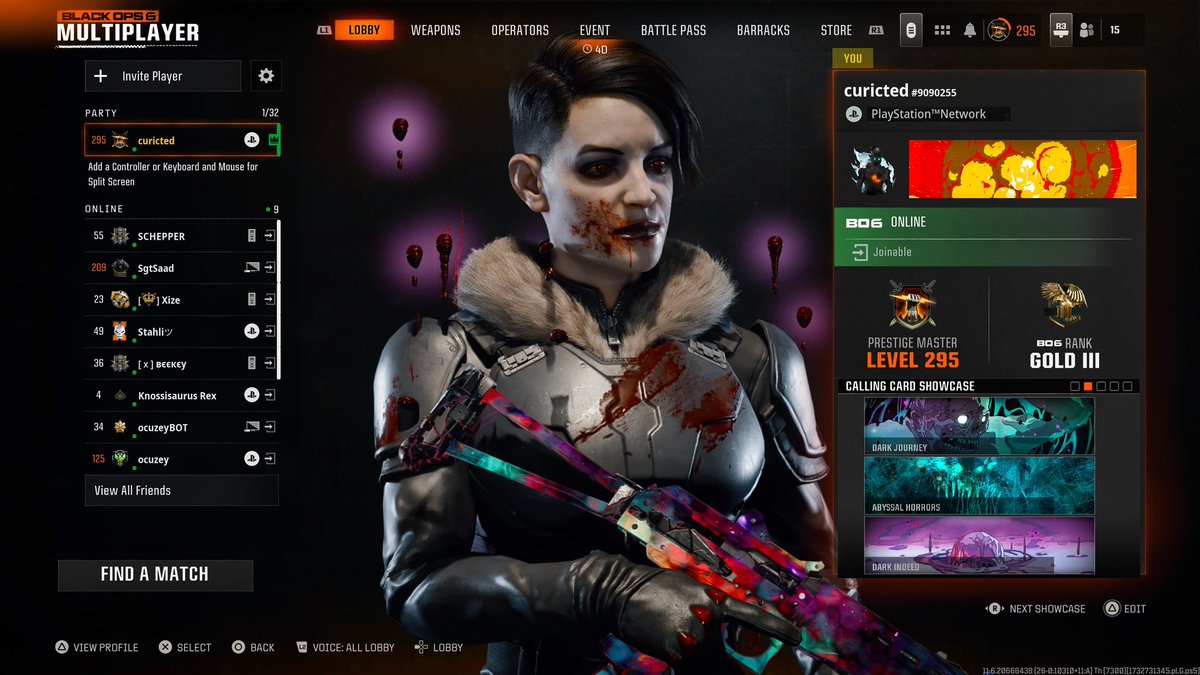Open the Operators tab
Image resolution: width=1200 pixels, height=675 pixels.
519,30
